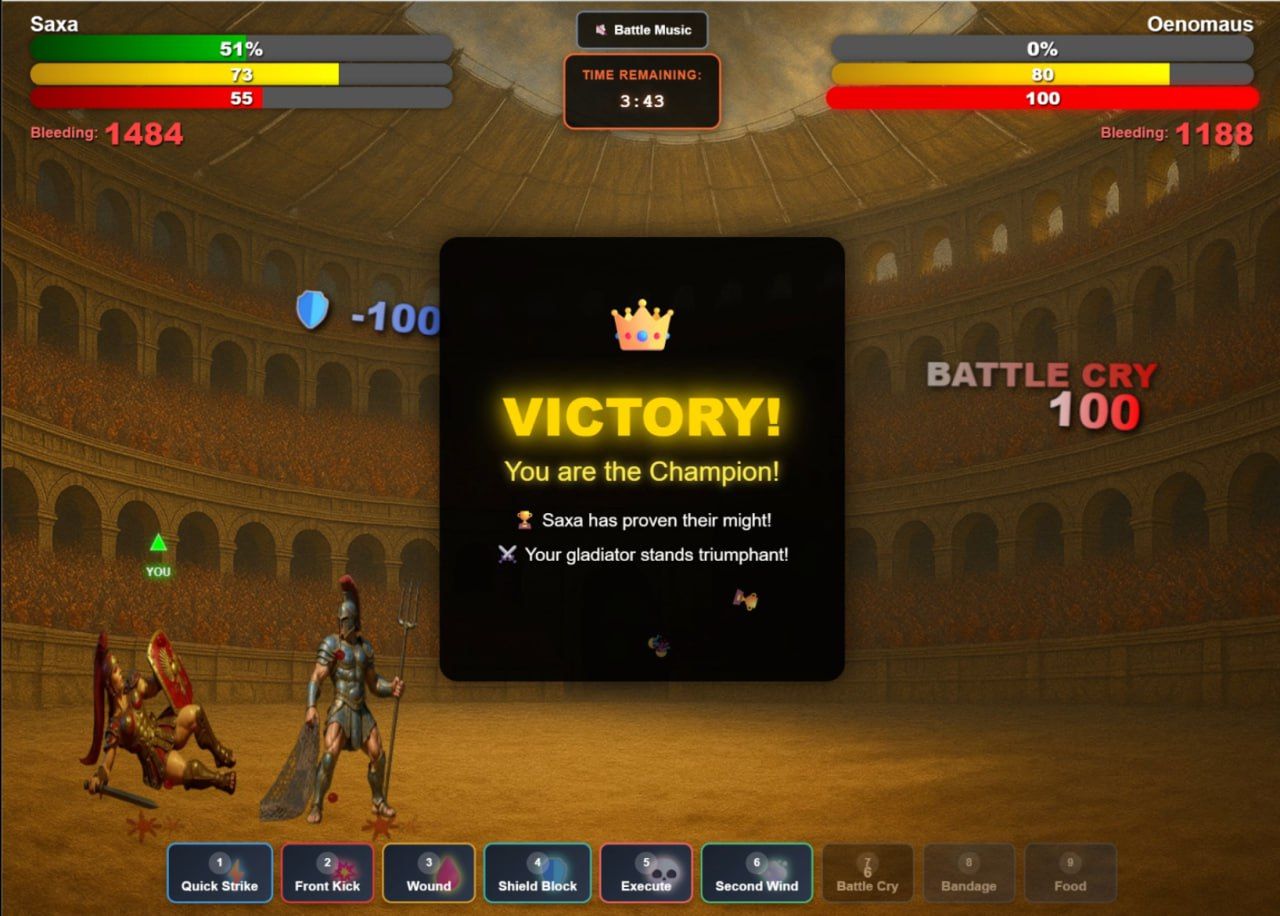
Task: Use the Quick Strike ability
Action: coord(220,873)
